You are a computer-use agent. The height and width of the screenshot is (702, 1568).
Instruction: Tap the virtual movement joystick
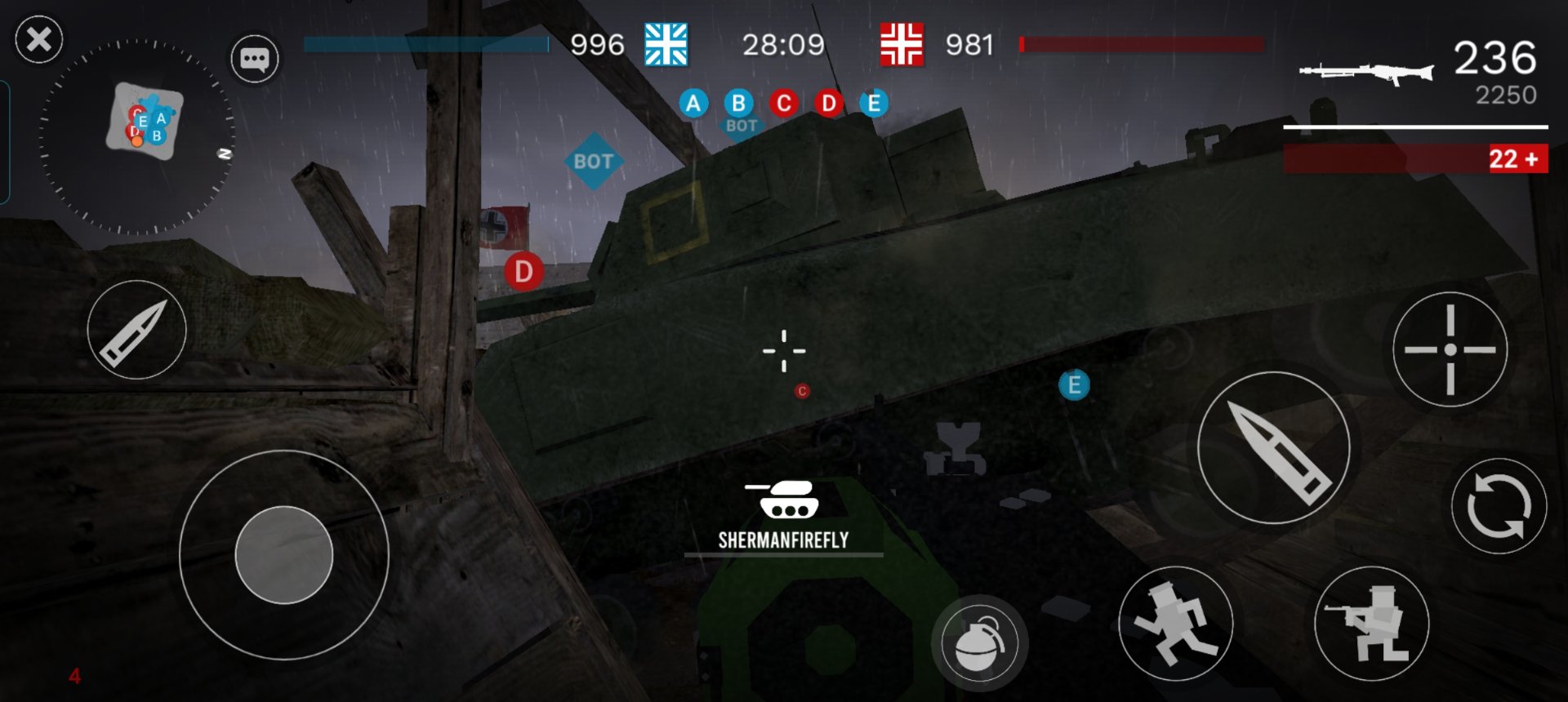pos(284,555)
